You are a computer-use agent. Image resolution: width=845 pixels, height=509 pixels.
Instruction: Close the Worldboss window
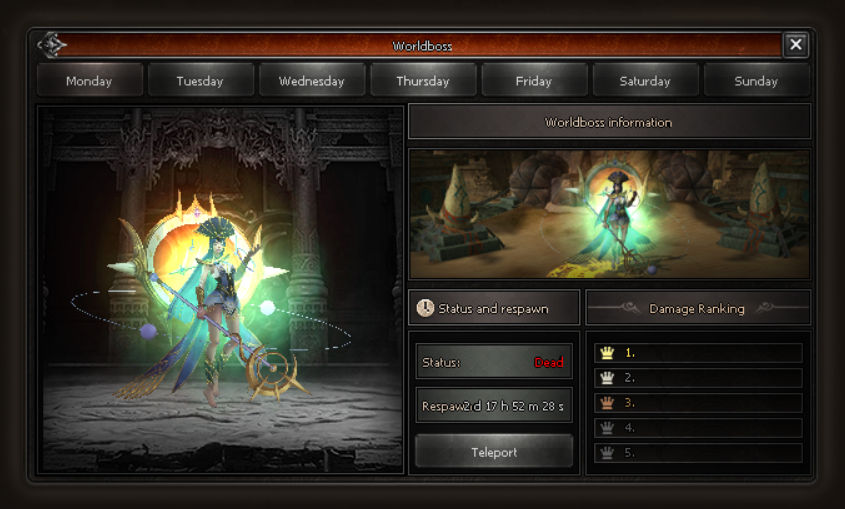[x=795, y=44]
